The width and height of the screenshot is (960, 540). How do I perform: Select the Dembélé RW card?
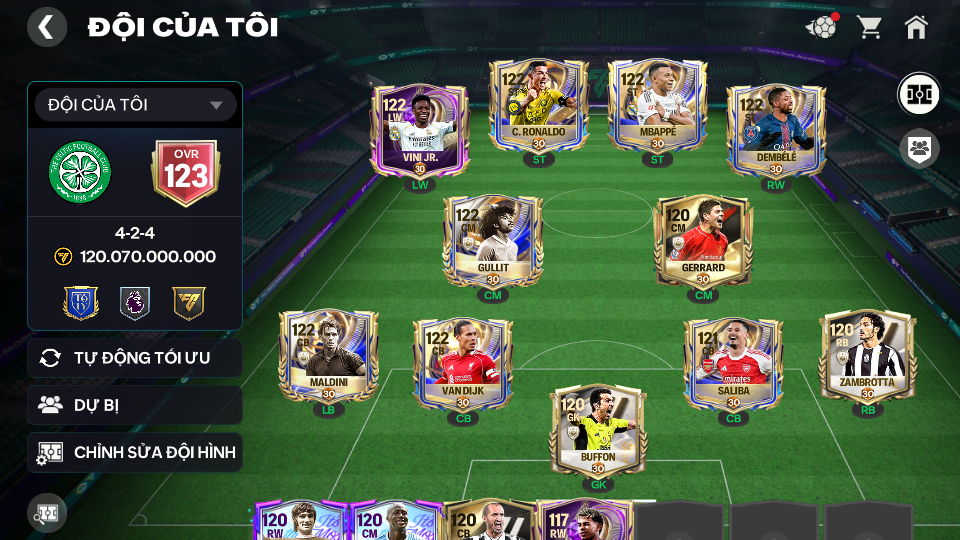[775, 130]
